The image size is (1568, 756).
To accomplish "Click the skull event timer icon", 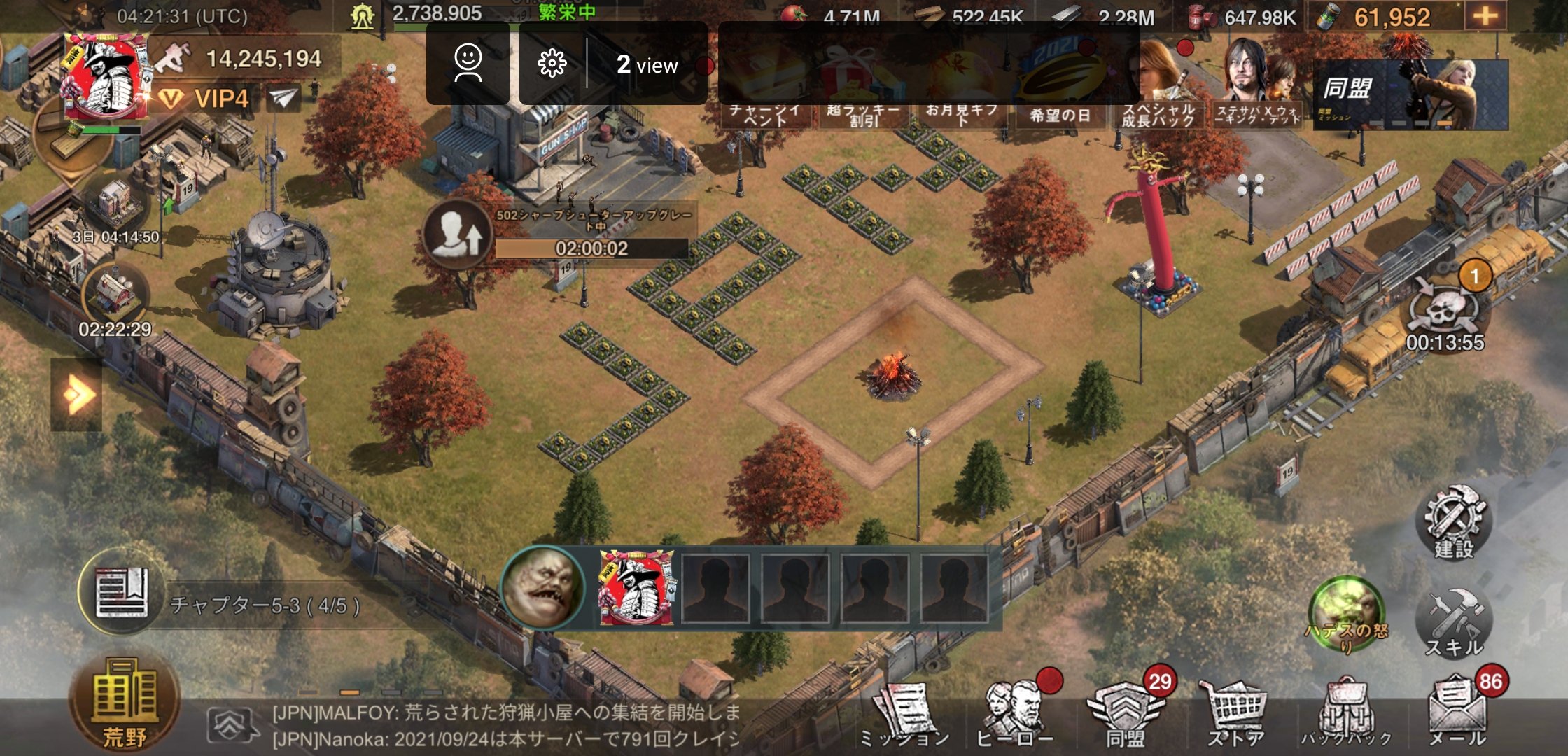I will [x=1443, y=308].
